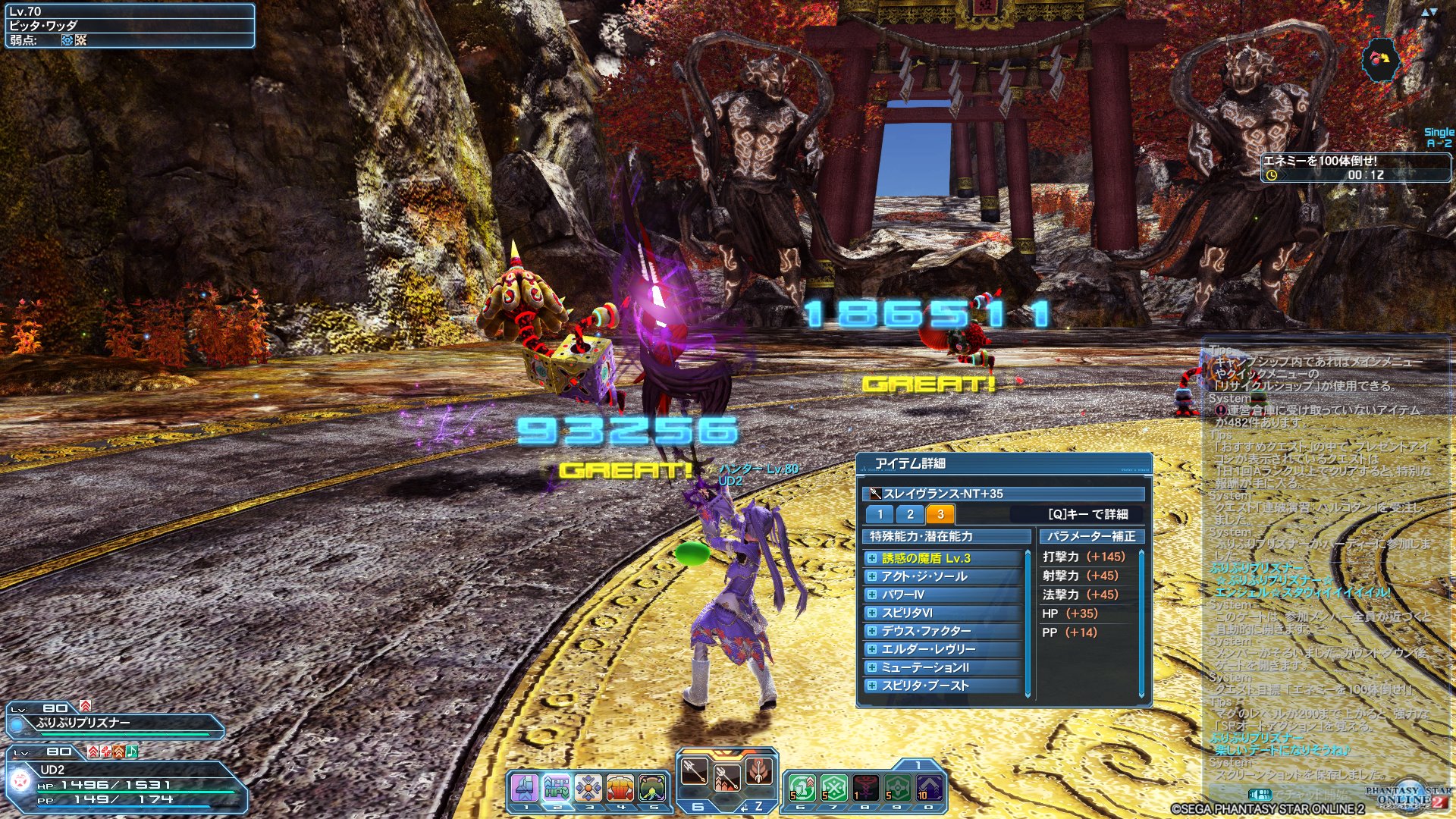The width and height of the screenshot is (1456, 819).
Task: Expand the スピリタ・ブースト ability entry
Action: pos(873,686)
